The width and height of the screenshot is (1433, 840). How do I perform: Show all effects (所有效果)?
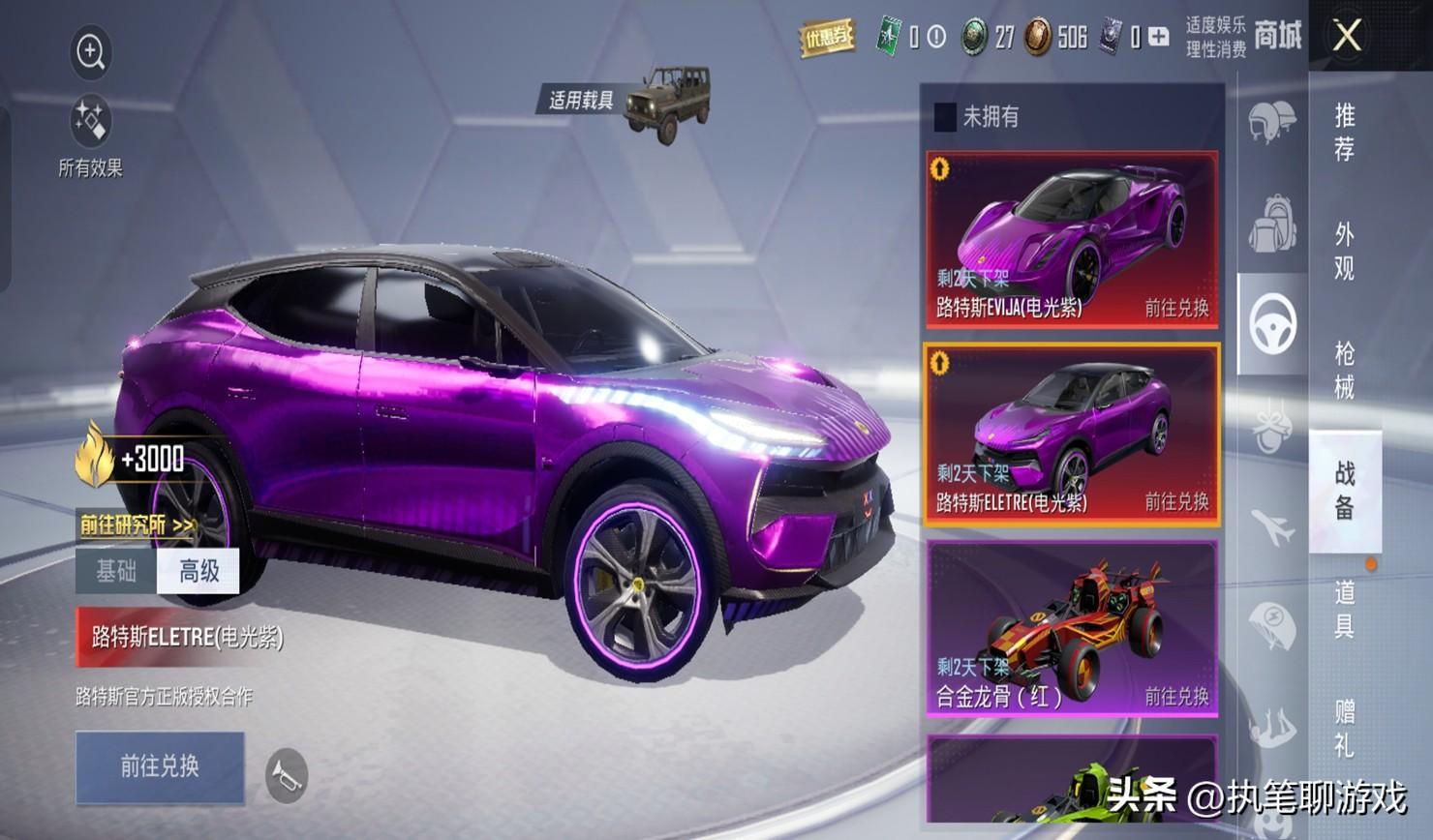90,125
